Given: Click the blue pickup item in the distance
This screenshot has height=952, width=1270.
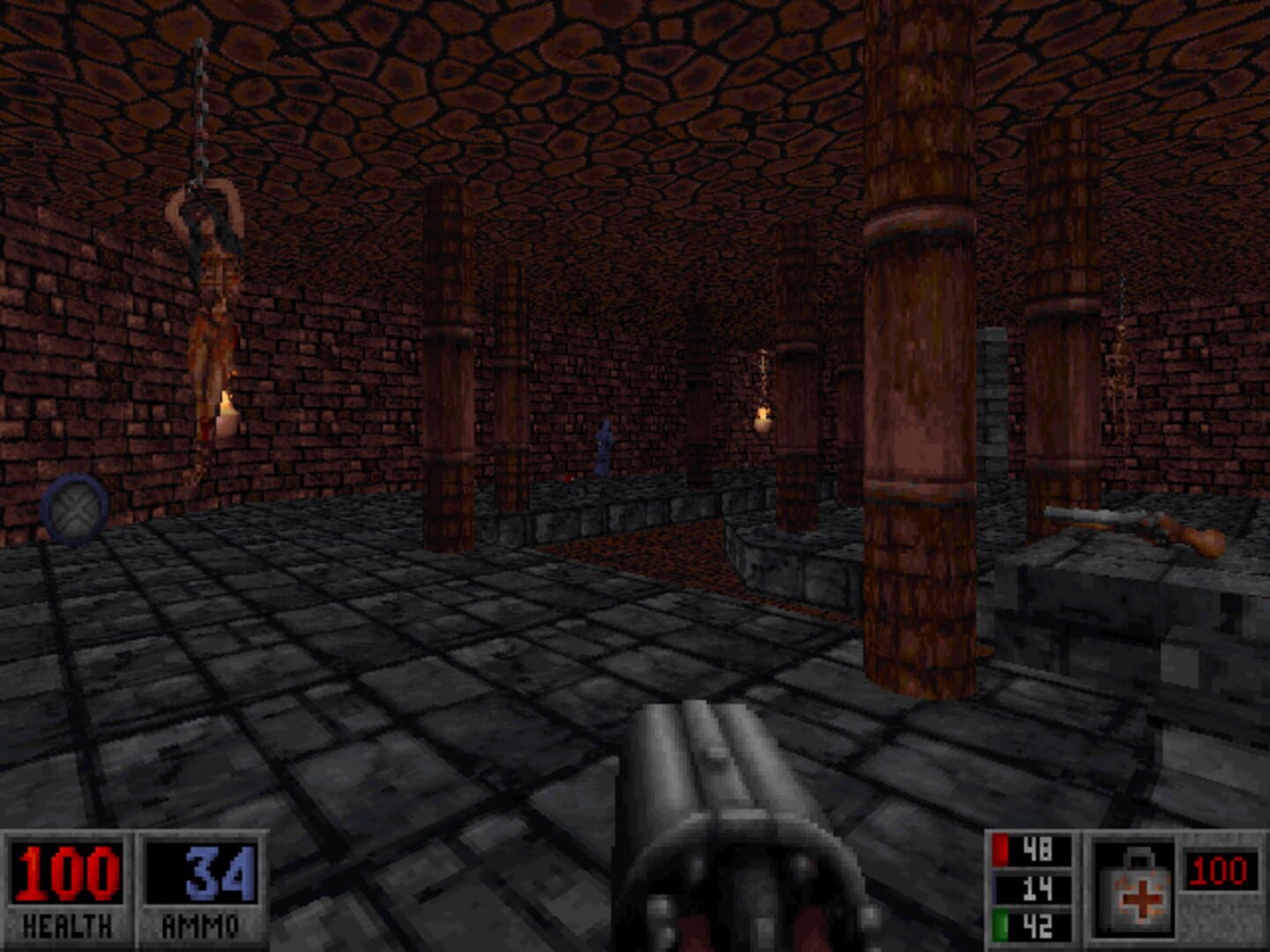Looking at the screenshot, I should (605, 451).
